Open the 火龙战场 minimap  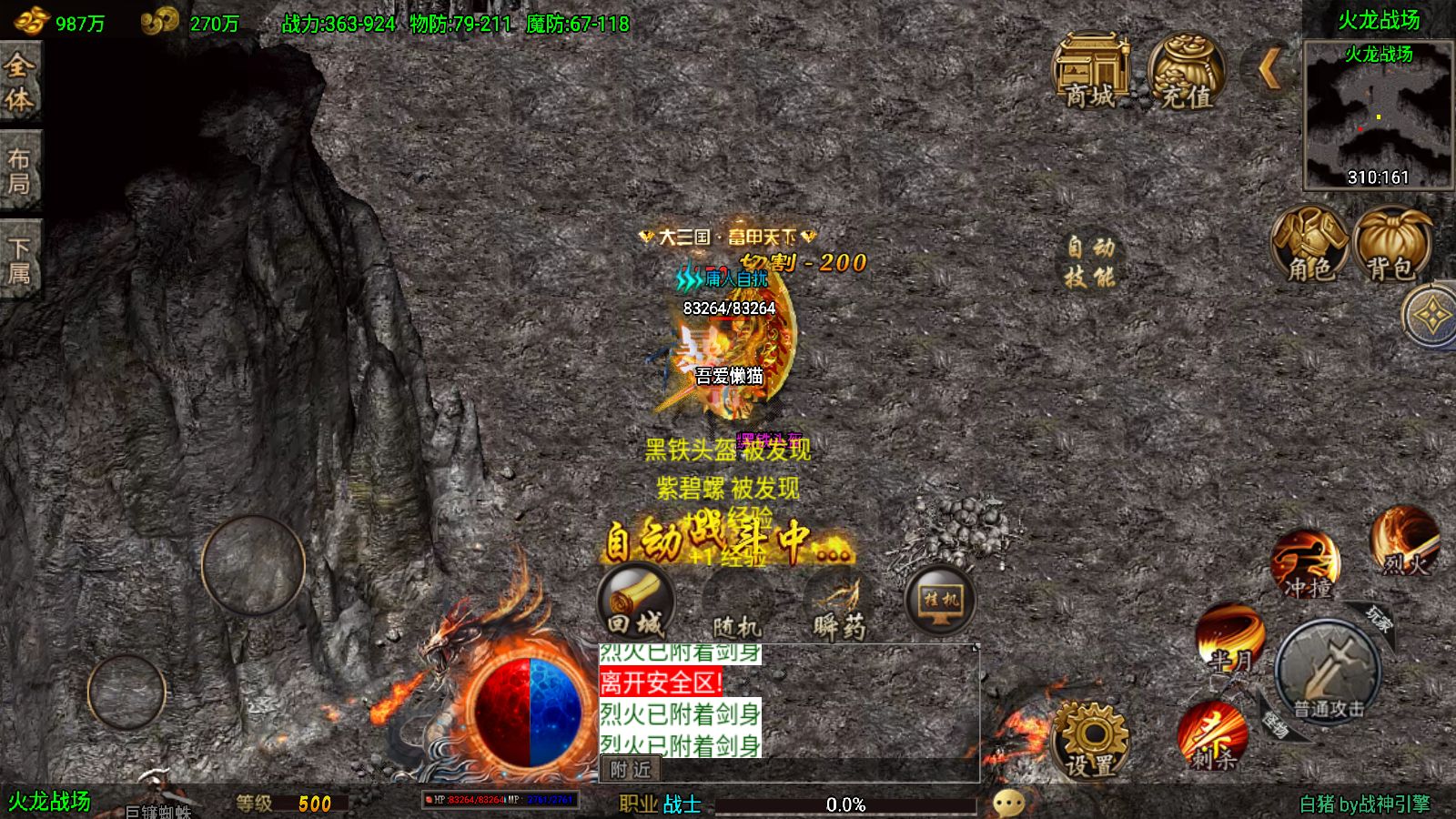point(1378,116)
